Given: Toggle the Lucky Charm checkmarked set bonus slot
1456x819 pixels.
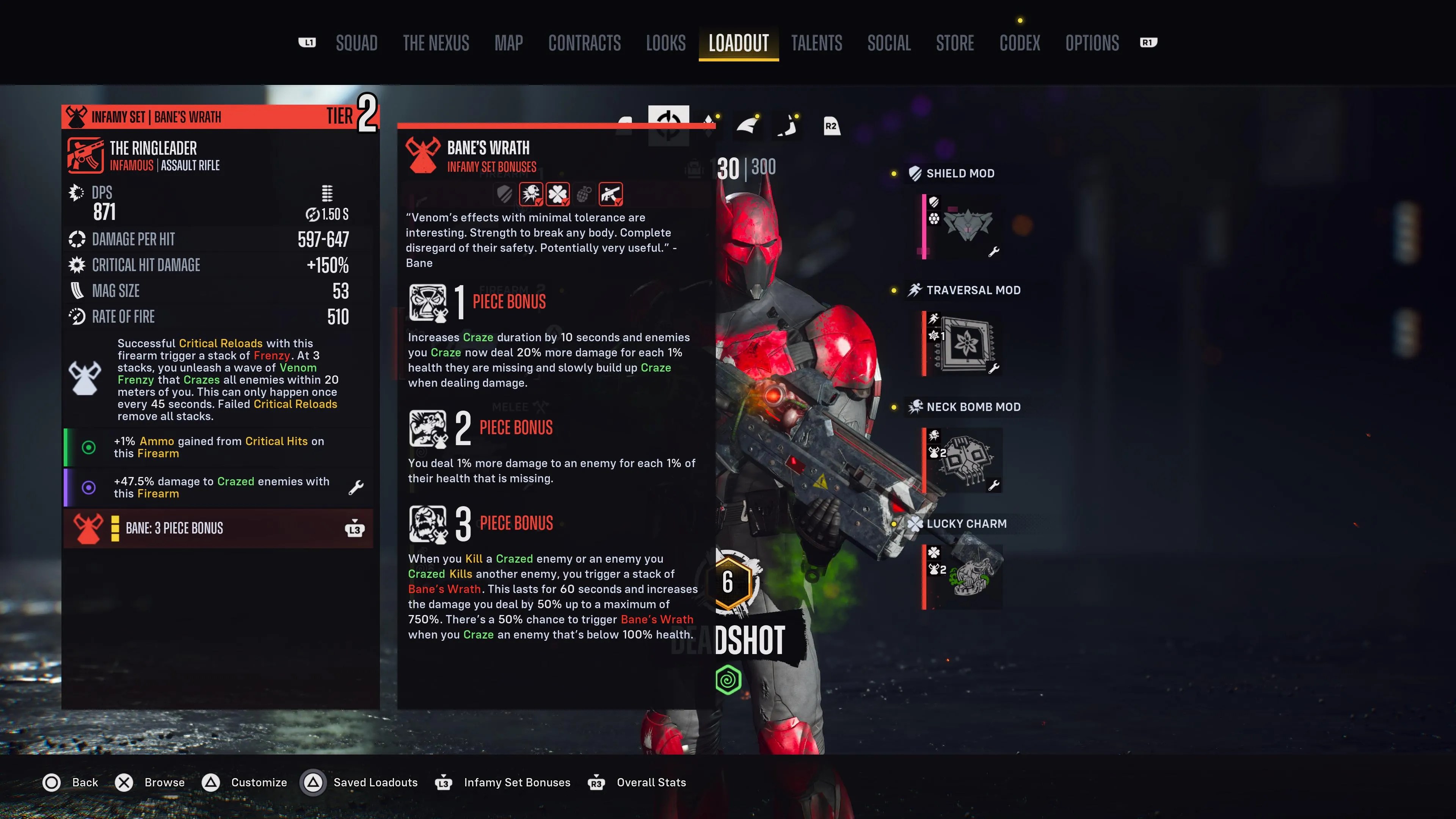Looking at the screenshot, I should (559, 194).
